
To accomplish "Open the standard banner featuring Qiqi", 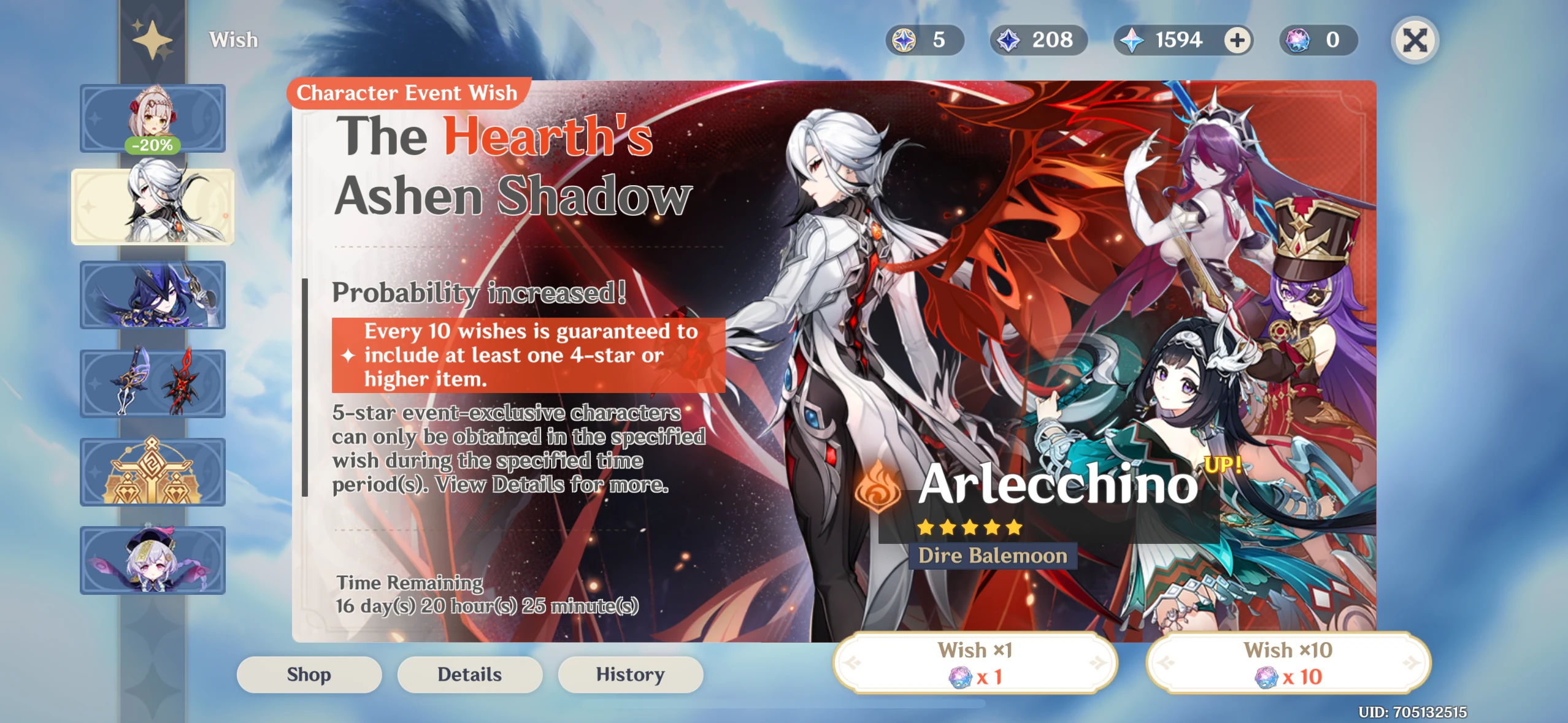I will pos(153,560).
